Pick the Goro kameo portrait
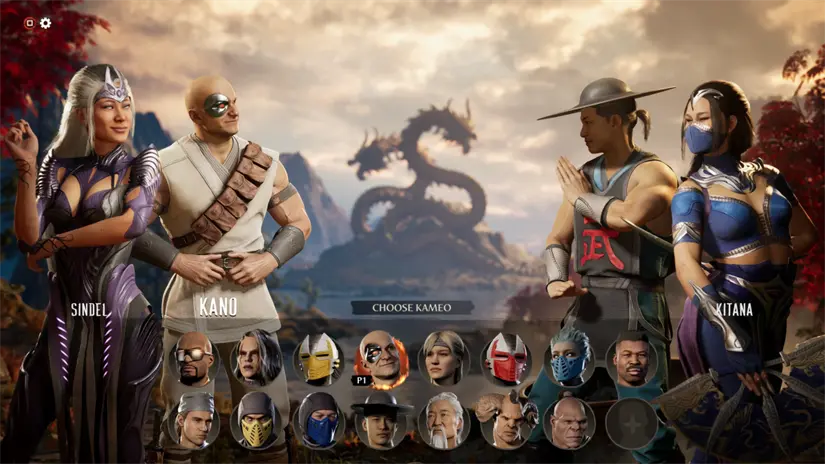 pyautogui.click(x=506, y=422)
